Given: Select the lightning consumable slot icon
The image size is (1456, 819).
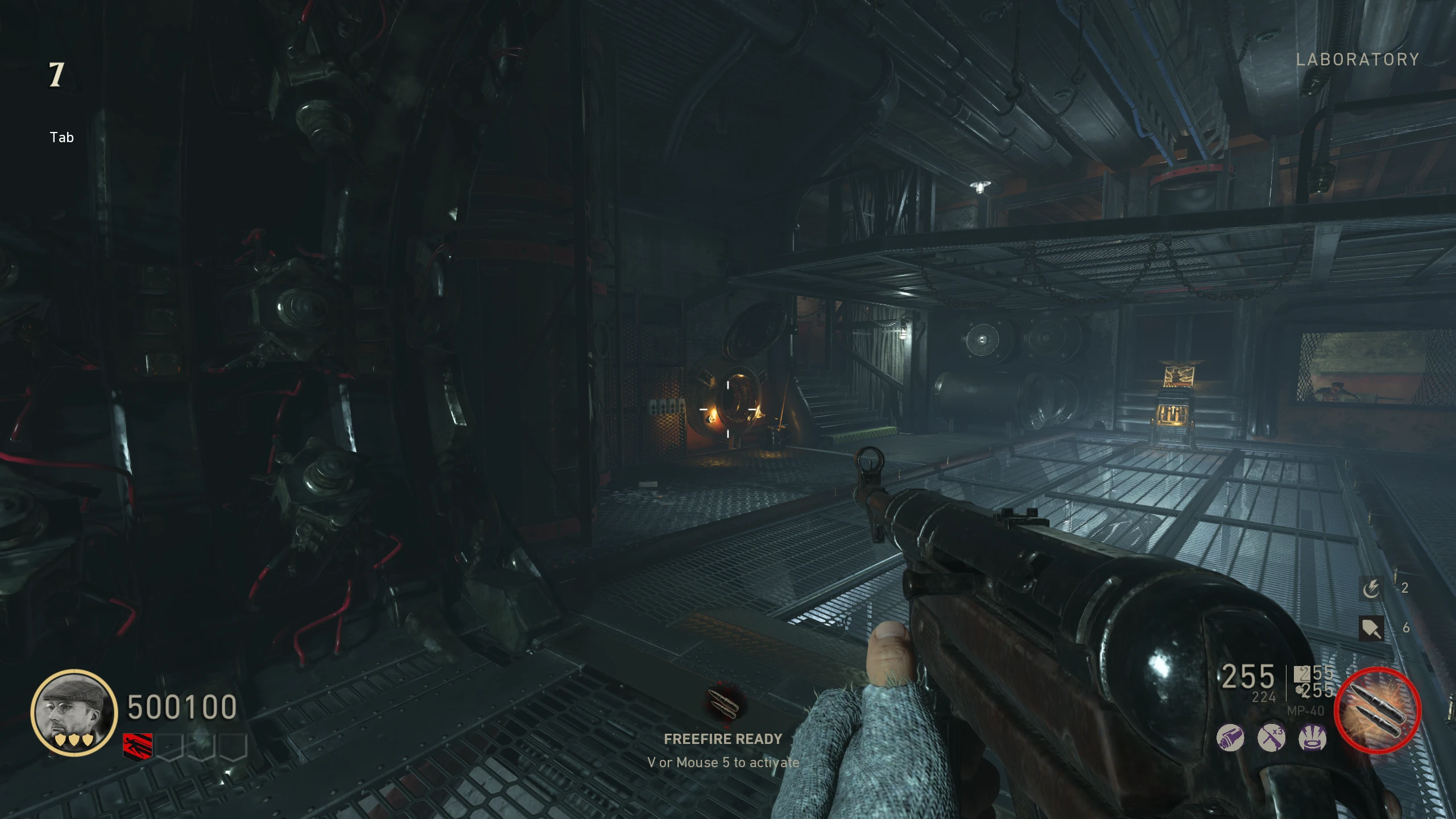Looking at the screenshot, I should pyautogui.click(x=1371, y=588).
